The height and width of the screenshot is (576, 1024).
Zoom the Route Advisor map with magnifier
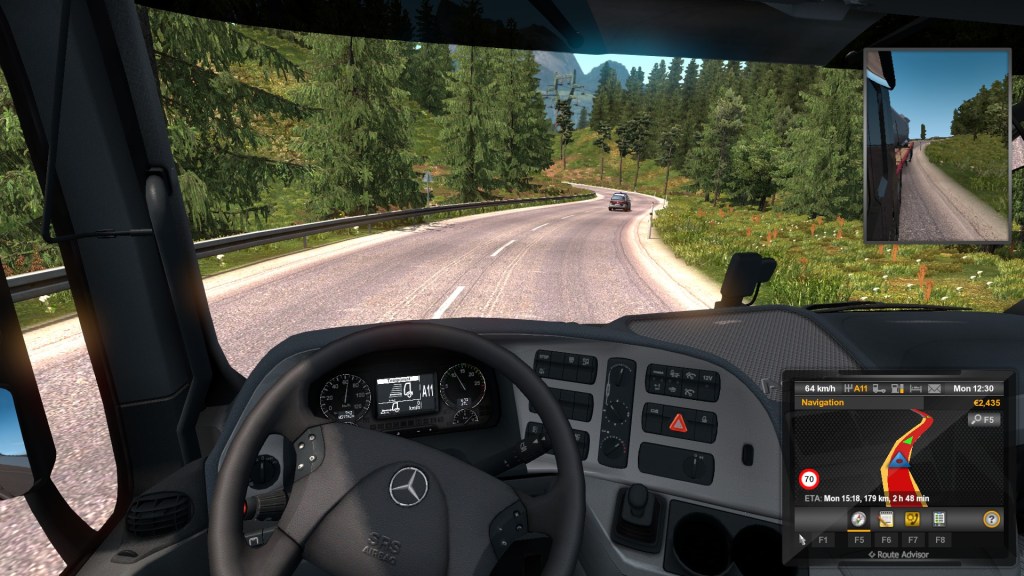click(984, 420)
